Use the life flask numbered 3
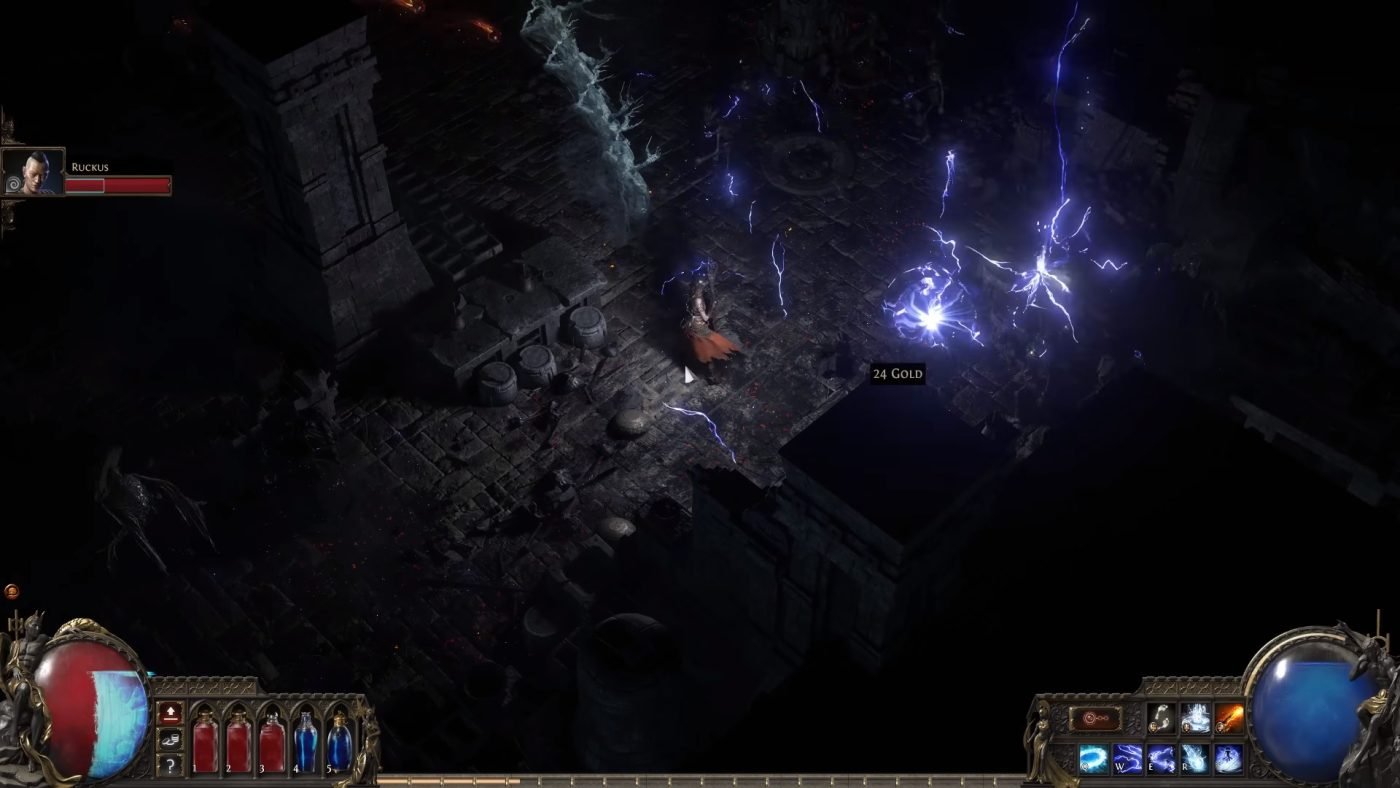The width and height of the screenshot is (1400, 788). [x=272, y=742]
